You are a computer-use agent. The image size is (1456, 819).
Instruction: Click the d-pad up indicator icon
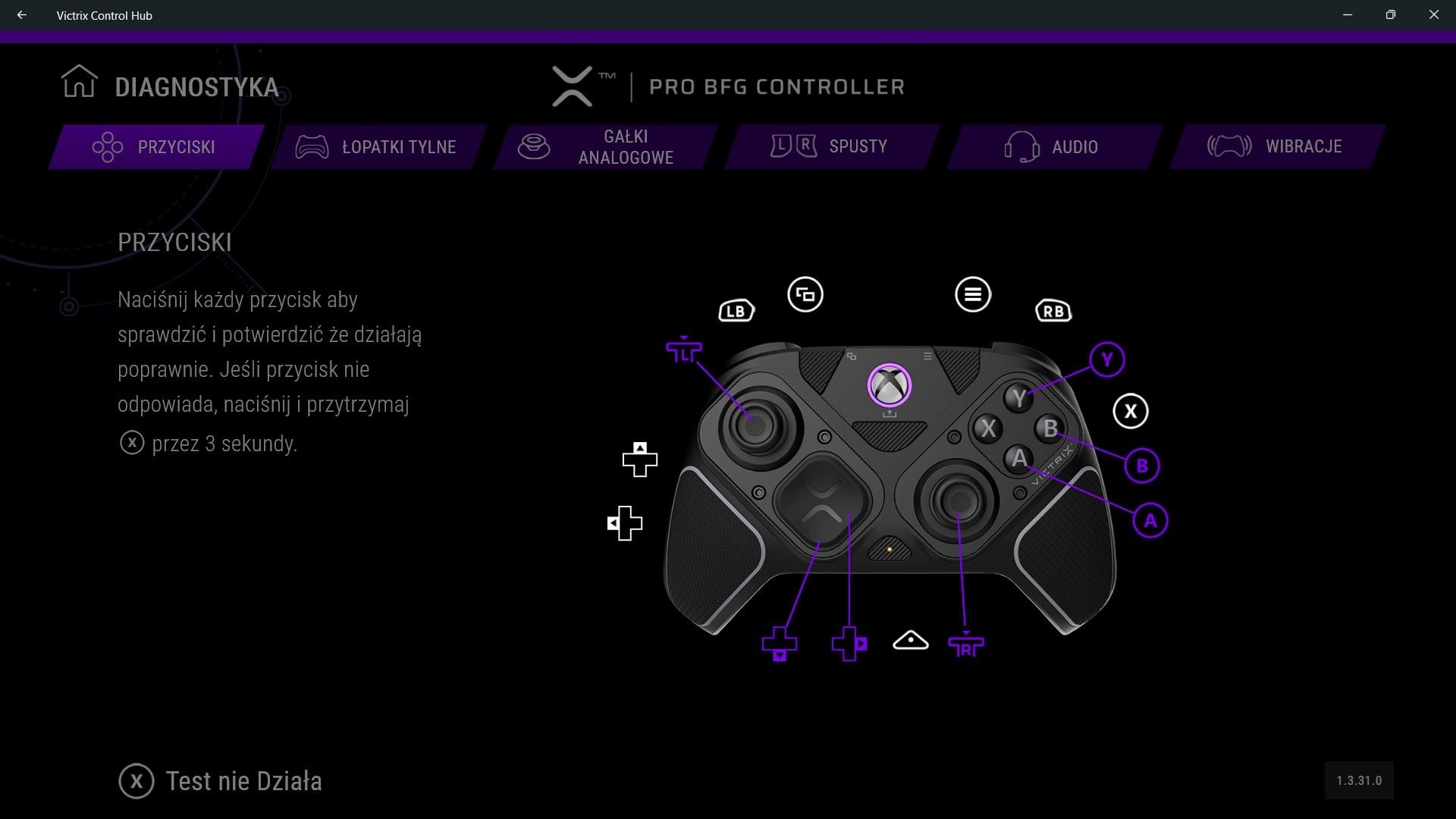(x=639, y=459)
